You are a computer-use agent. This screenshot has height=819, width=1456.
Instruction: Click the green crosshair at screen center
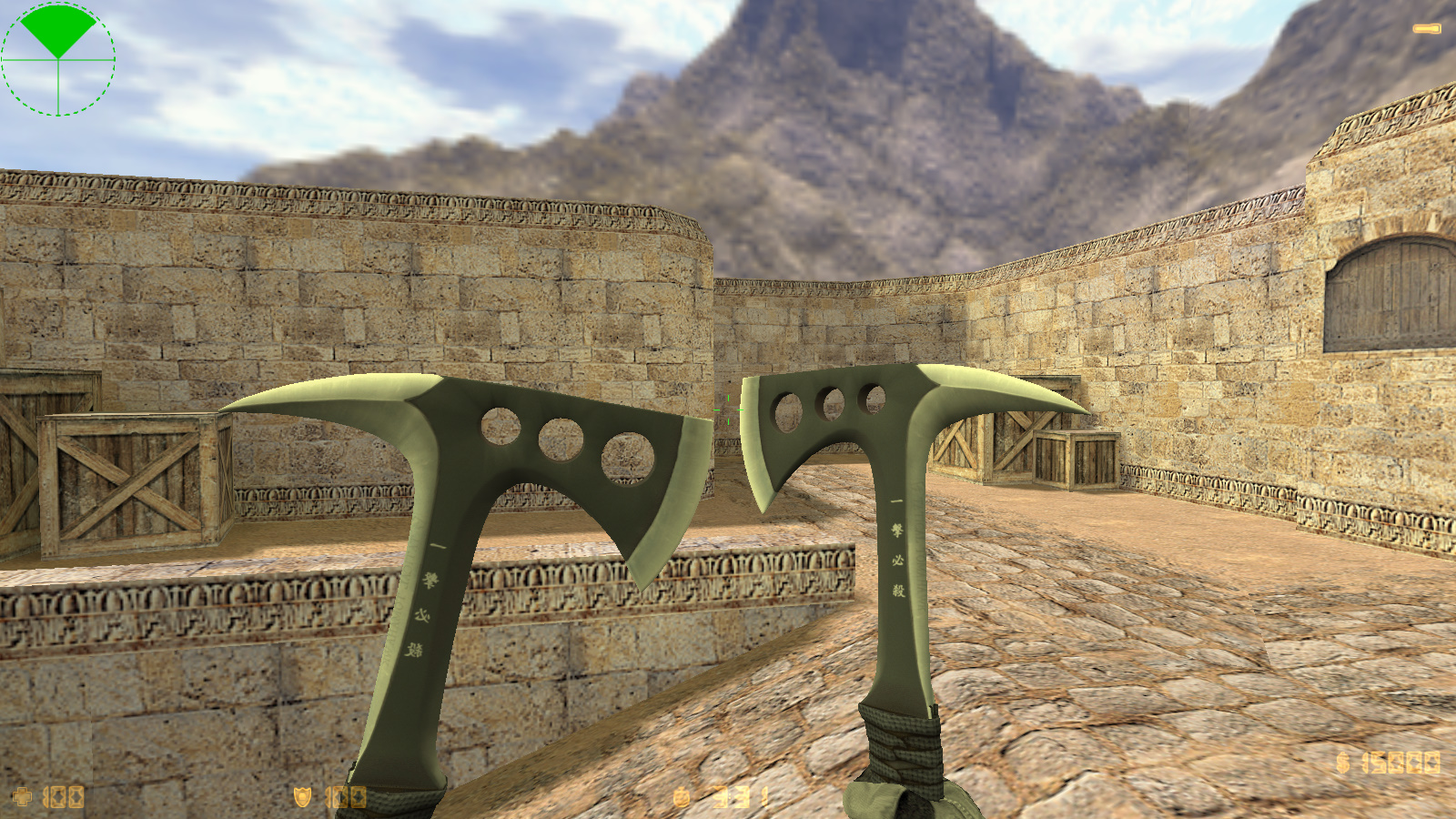728,409
